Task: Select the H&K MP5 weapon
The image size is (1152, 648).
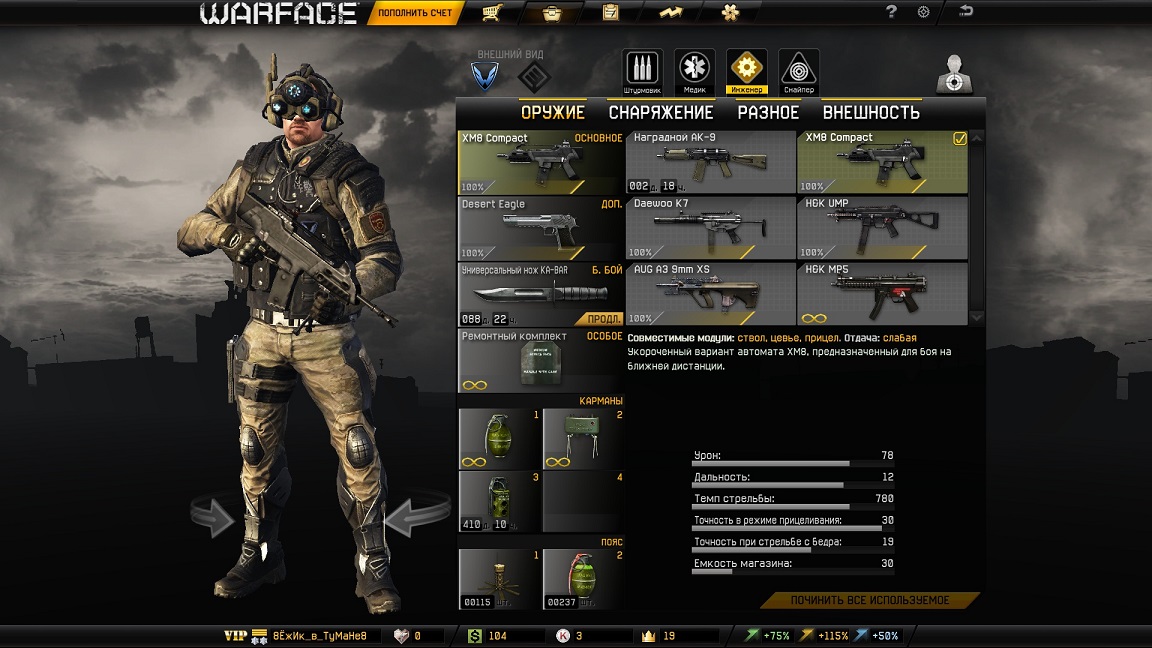Action: (x=882, y=295)
